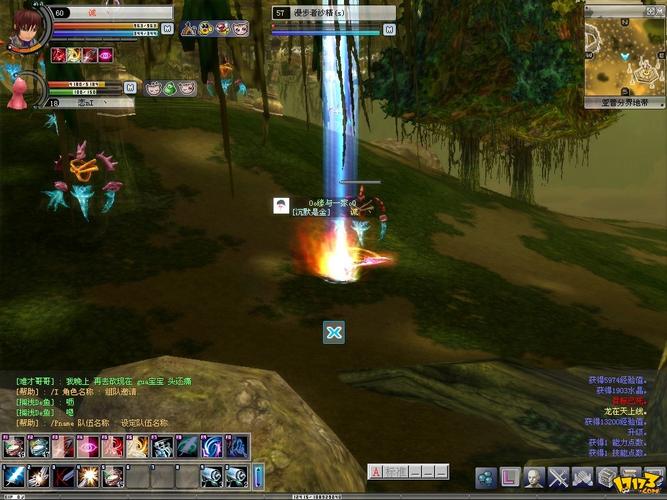Click the blue X button mid-screen

click(x=334, y=333)
